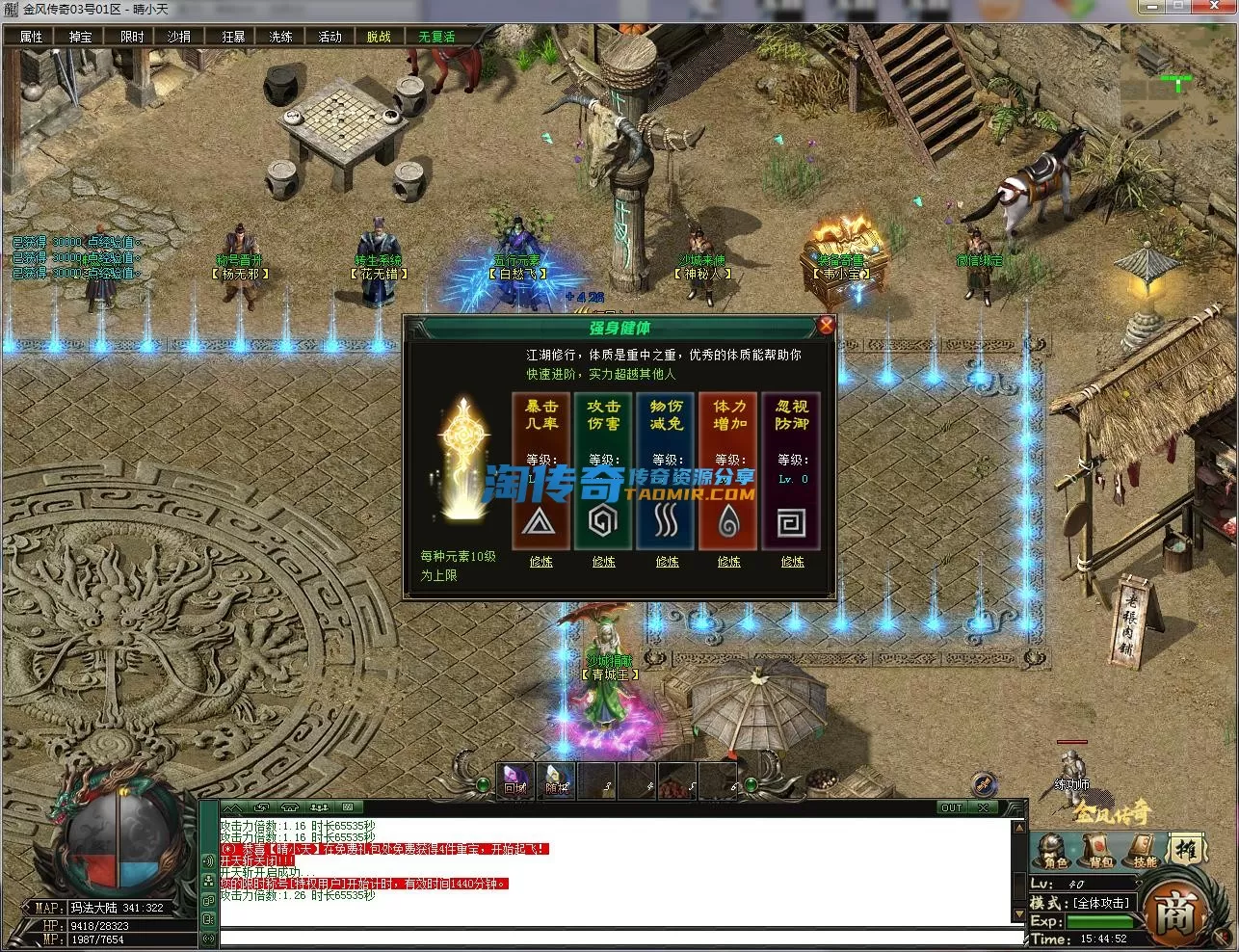The height and width of the screenshot is (952, 1239).
Task: Select the 限时 menu entry
Action: click(x=131, y=37)
